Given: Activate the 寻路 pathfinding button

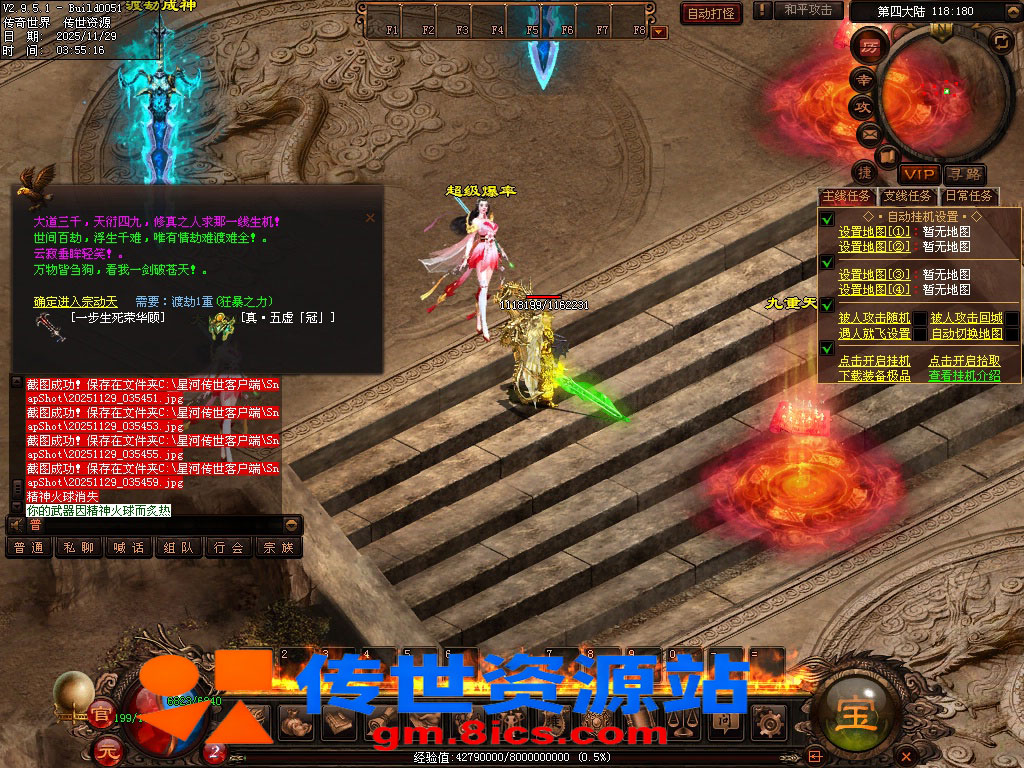Looking at the screenshot, I should (964, 174).
